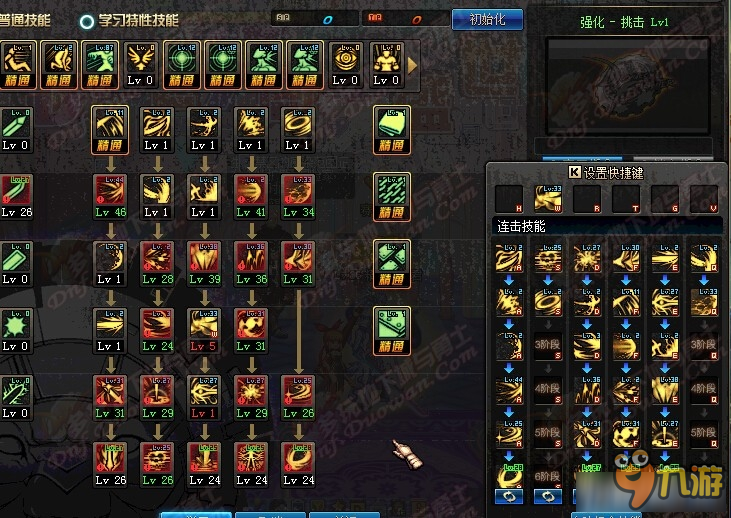Pick the skill showing Lv 38
Image resolution: width=731 pixels, height=518 pixels.
pyautogui.click(x=249, y=263)
